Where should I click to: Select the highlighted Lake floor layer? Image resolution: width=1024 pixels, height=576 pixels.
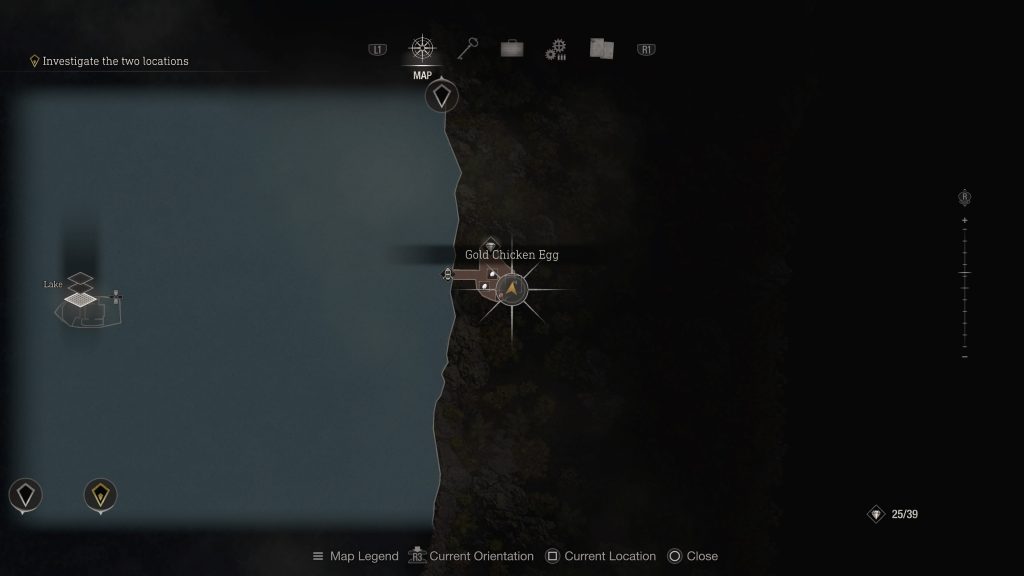coord(82,298)
